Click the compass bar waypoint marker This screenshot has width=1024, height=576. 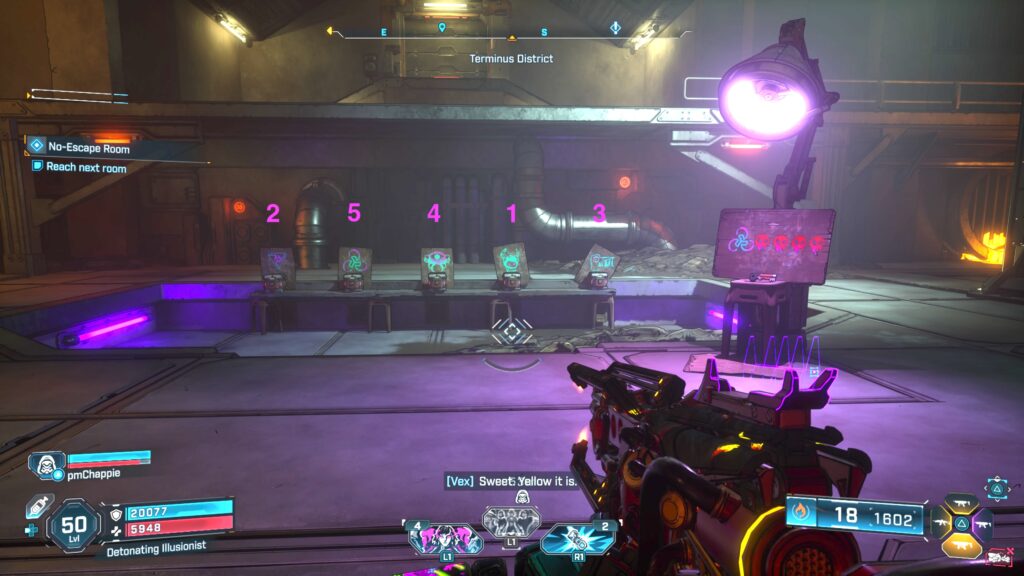point(442,30)
